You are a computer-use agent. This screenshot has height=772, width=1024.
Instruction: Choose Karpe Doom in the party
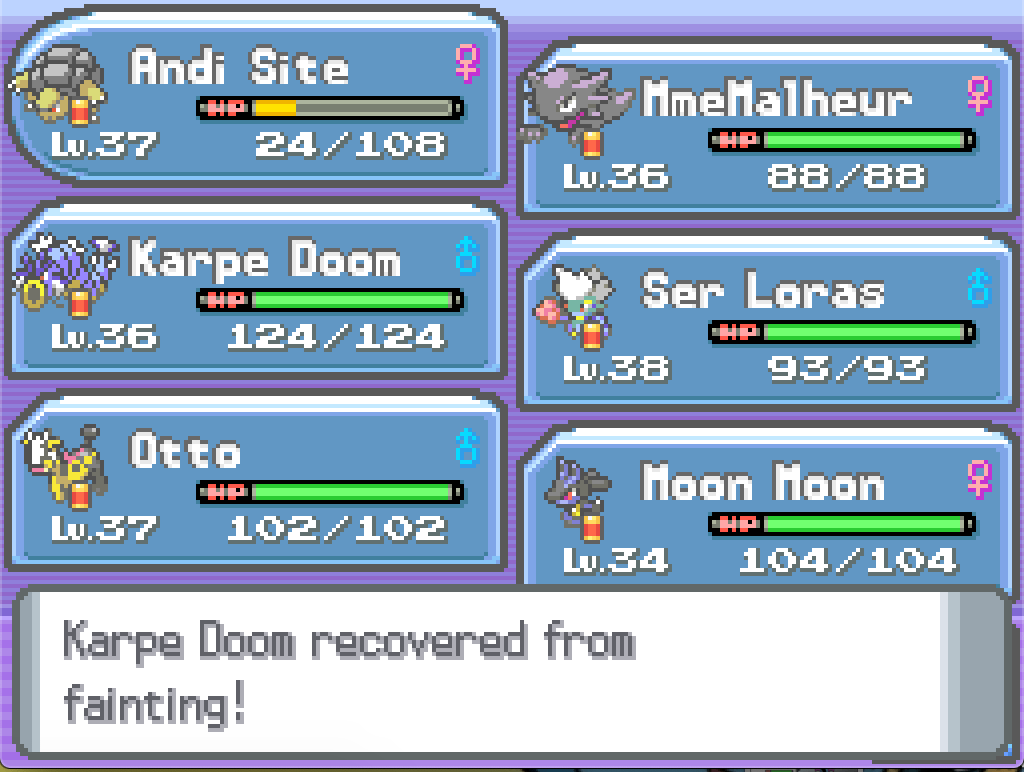click(x=255, y=292)
